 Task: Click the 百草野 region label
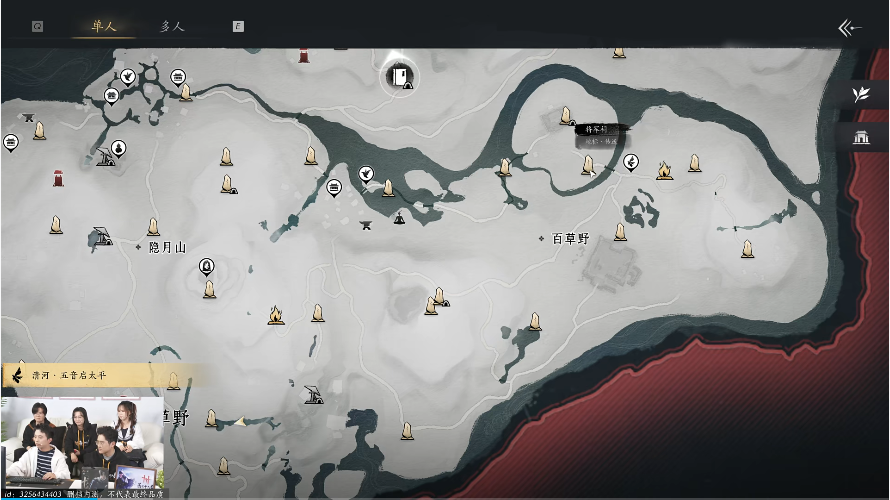coord(571,239)
